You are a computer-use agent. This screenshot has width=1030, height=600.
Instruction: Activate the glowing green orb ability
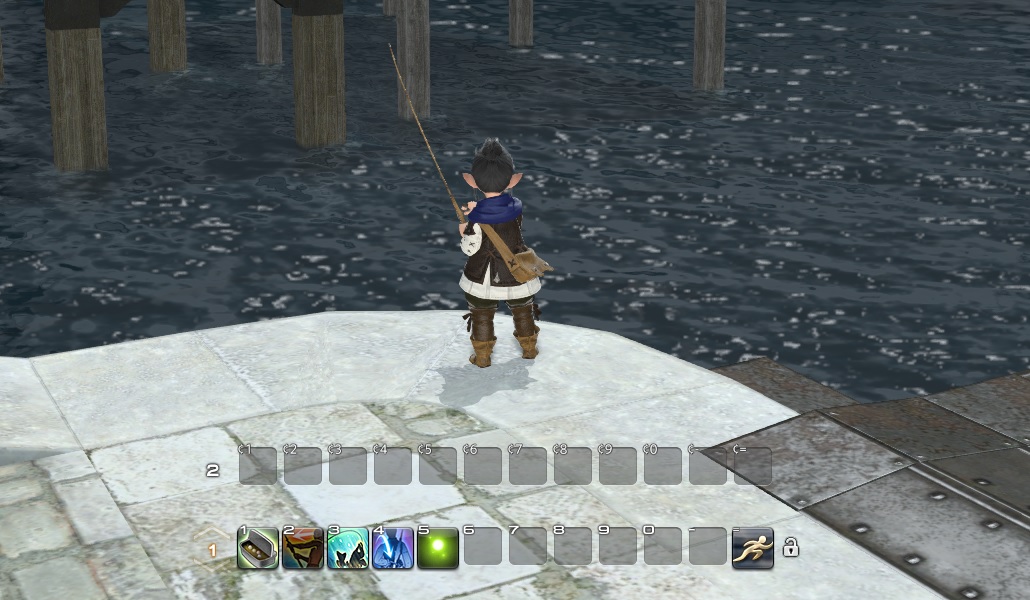pyautogui.click(x=437, y=548)
